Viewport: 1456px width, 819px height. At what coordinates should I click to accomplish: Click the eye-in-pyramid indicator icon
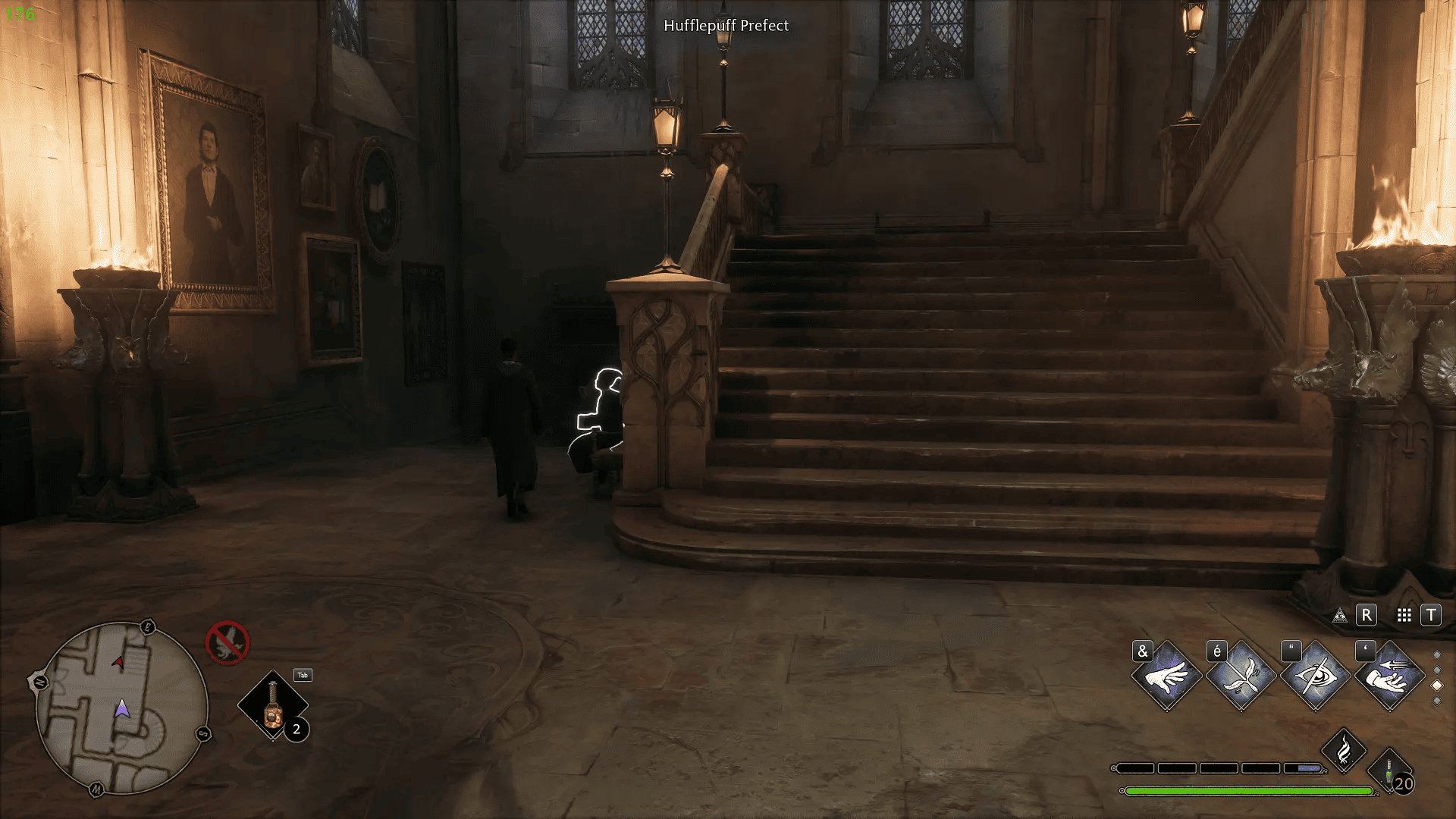tap(1341, 615)
